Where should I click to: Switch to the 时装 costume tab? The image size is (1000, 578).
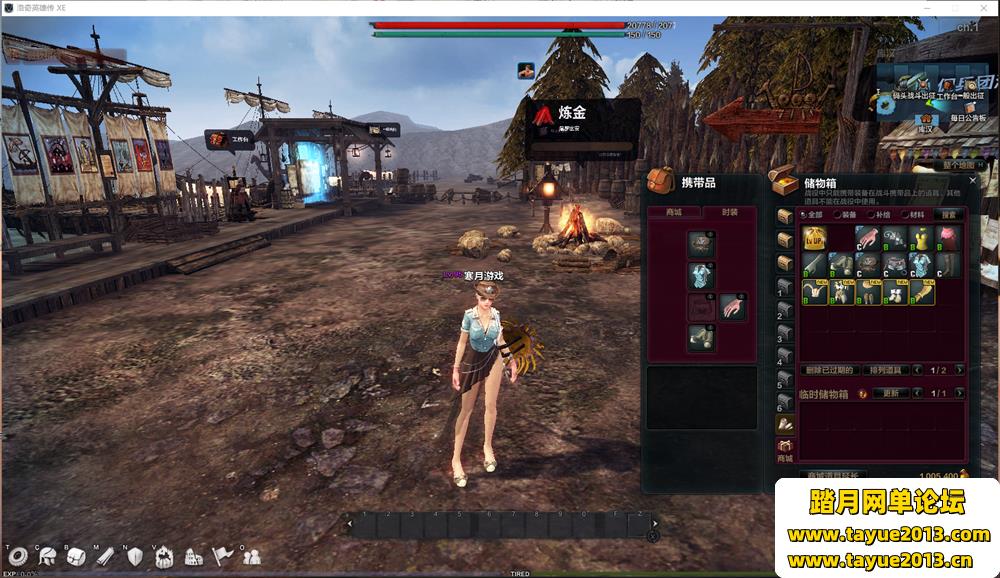click(x=727, y=212)
